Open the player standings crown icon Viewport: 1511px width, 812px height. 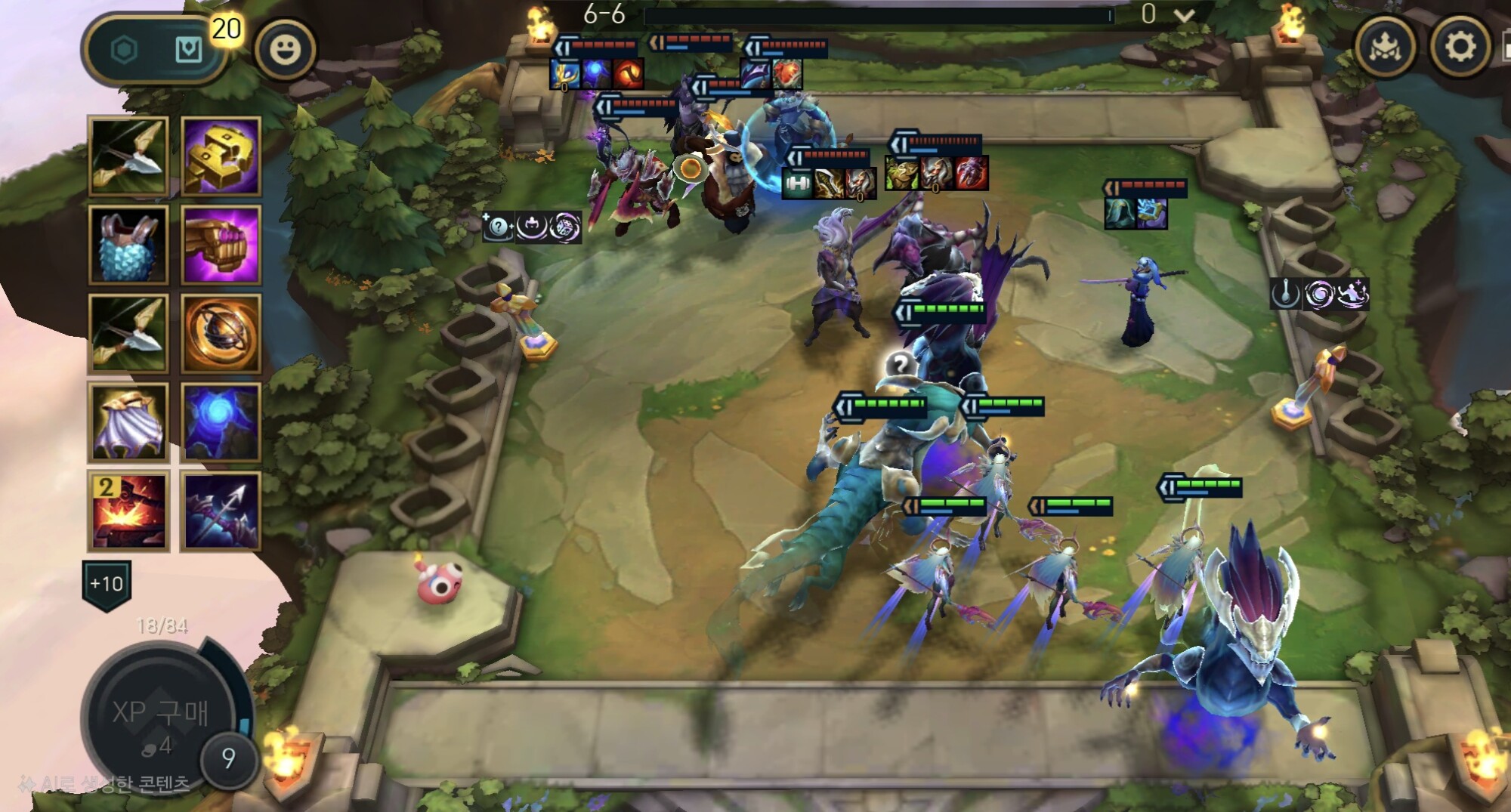1386,47
